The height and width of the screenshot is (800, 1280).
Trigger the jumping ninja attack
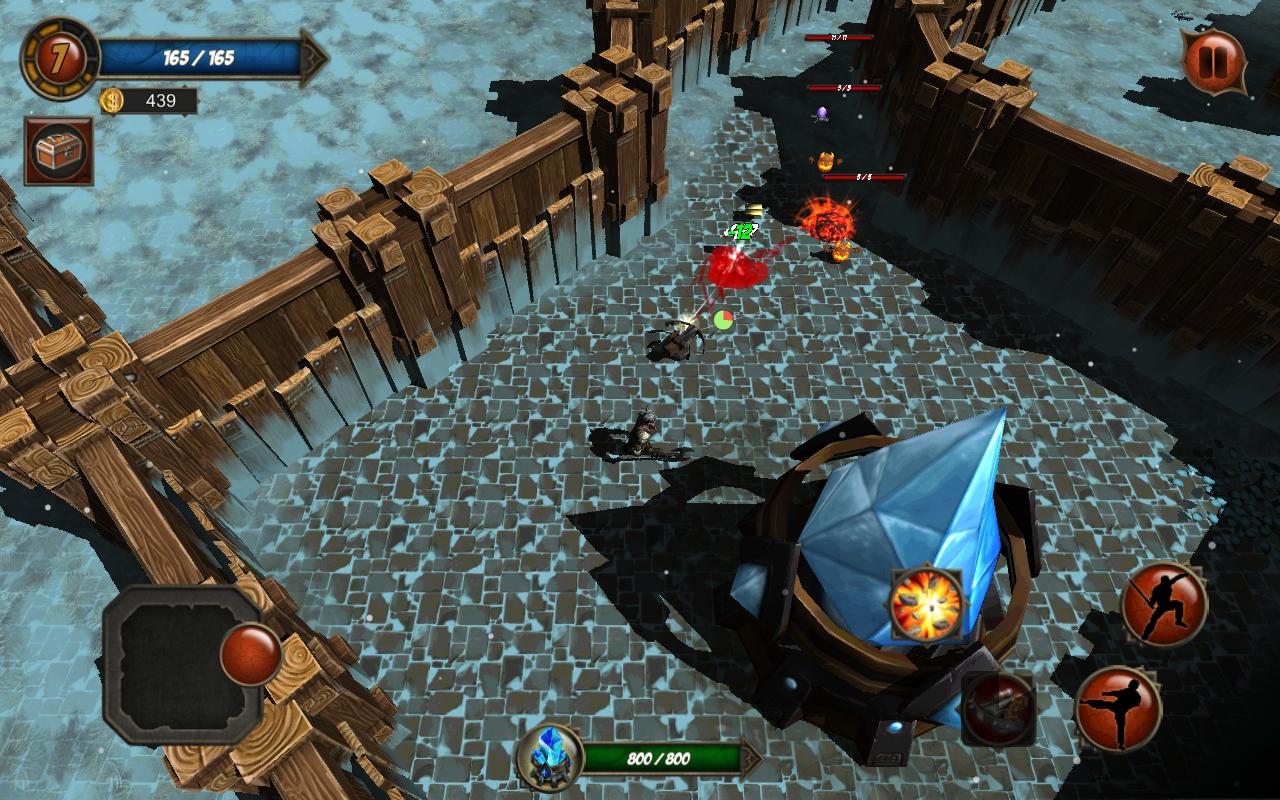click(1164, 603)
